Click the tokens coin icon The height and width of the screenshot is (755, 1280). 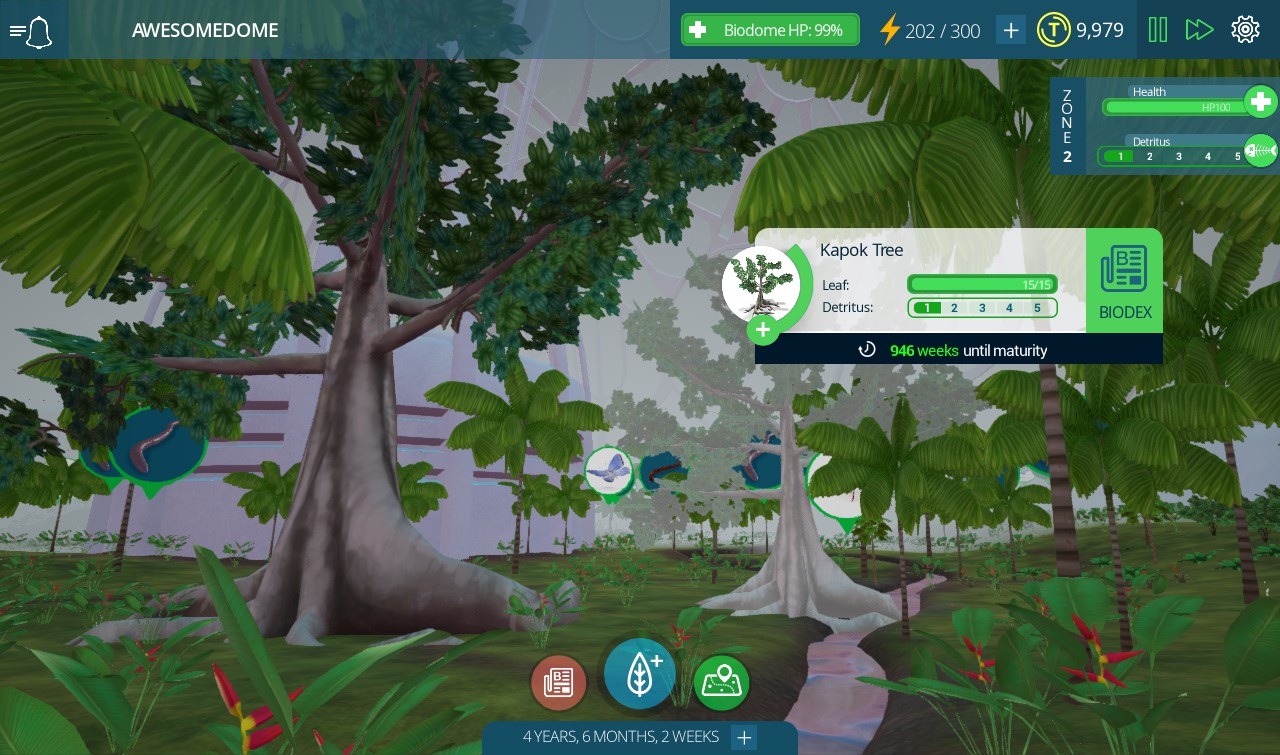(1053, 30)
